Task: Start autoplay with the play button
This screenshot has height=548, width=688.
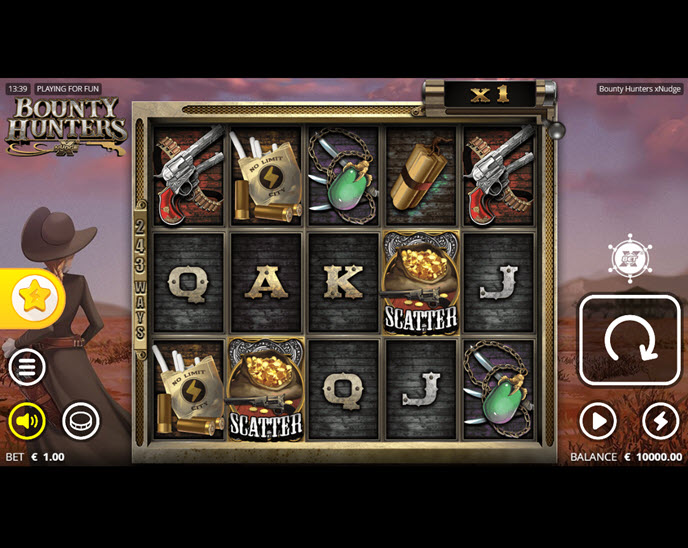Action: [598, 421]
